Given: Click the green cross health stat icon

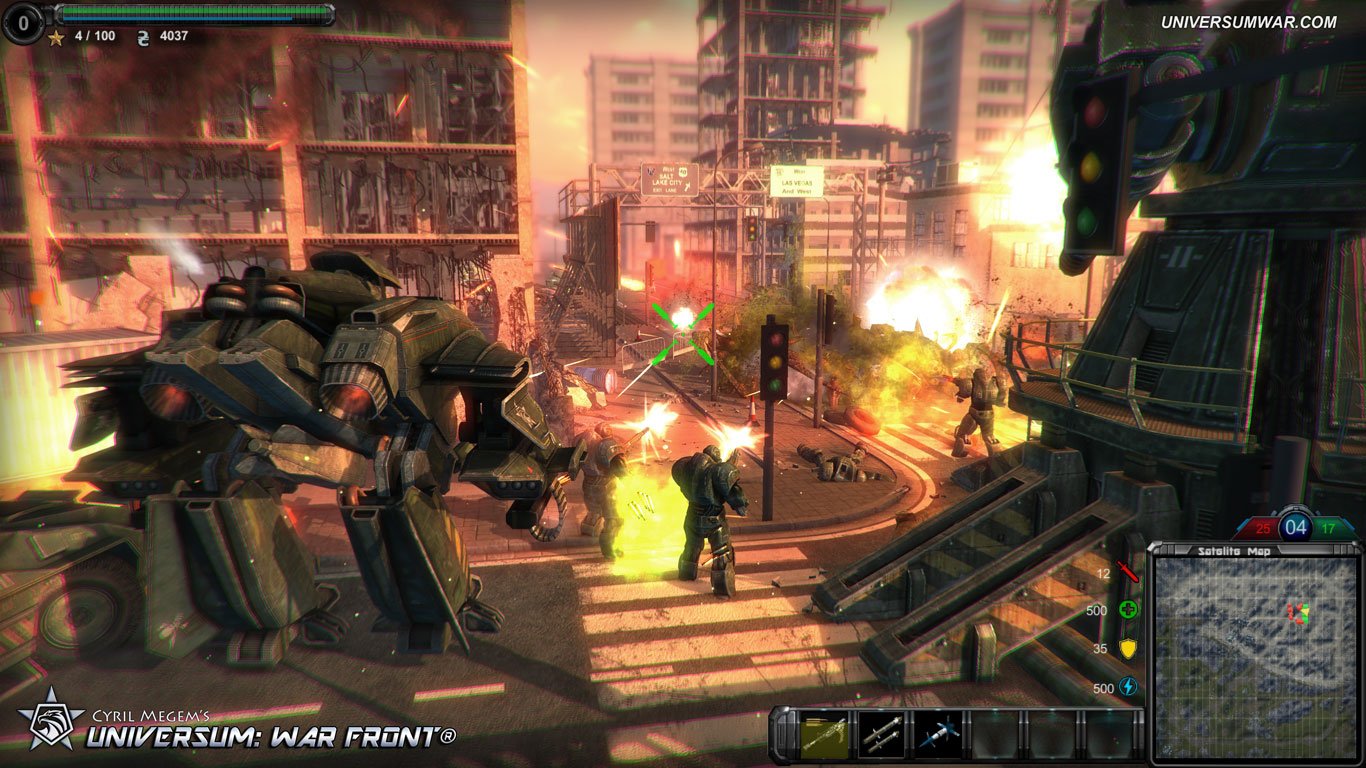Looking at the screenshot, I should pyautogui.click(x=1129, y=611).
